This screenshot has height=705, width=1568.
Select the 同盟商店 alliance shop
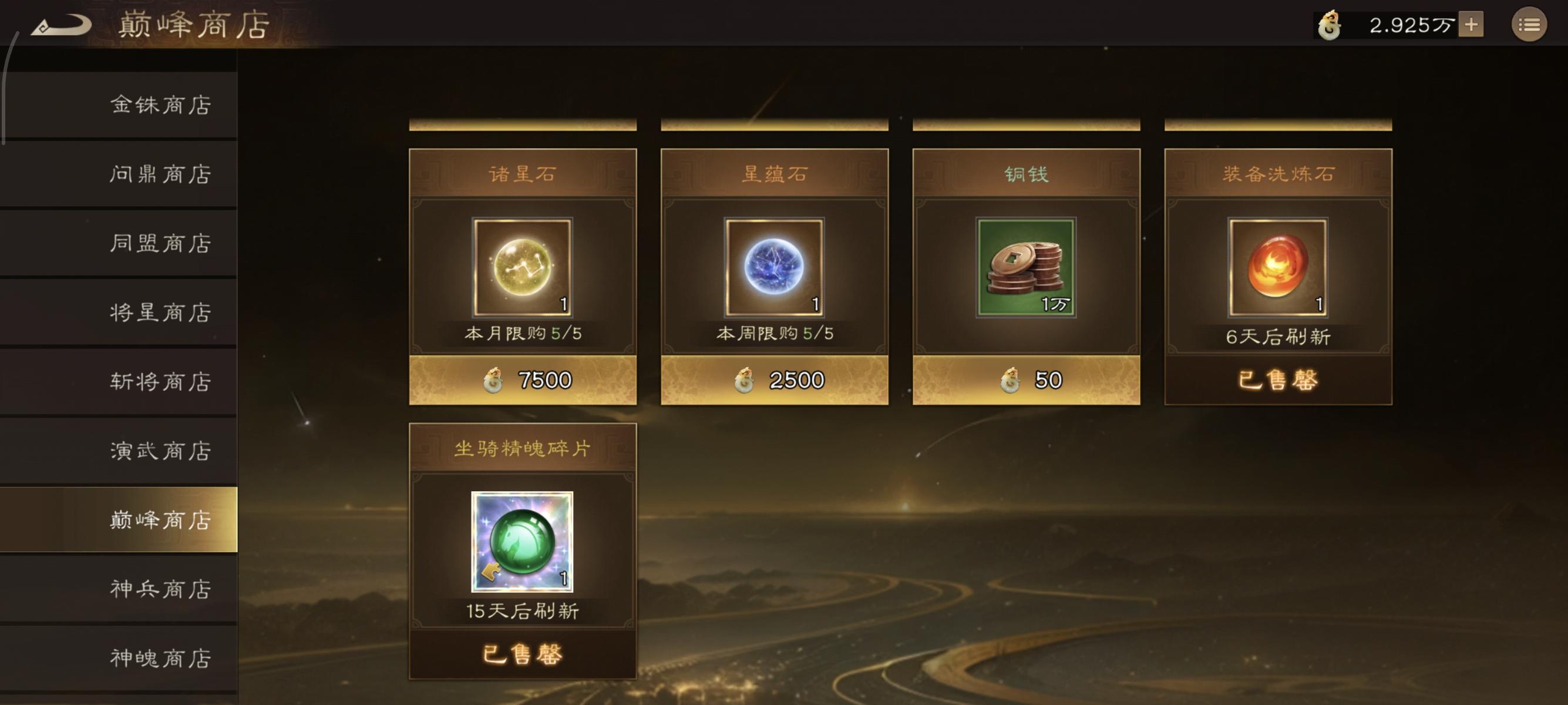coord(160,244)
